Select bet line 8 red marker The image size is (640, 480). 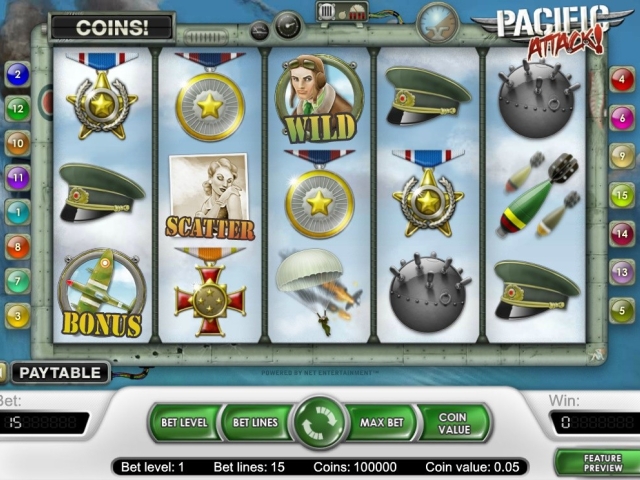pos(17,246)
